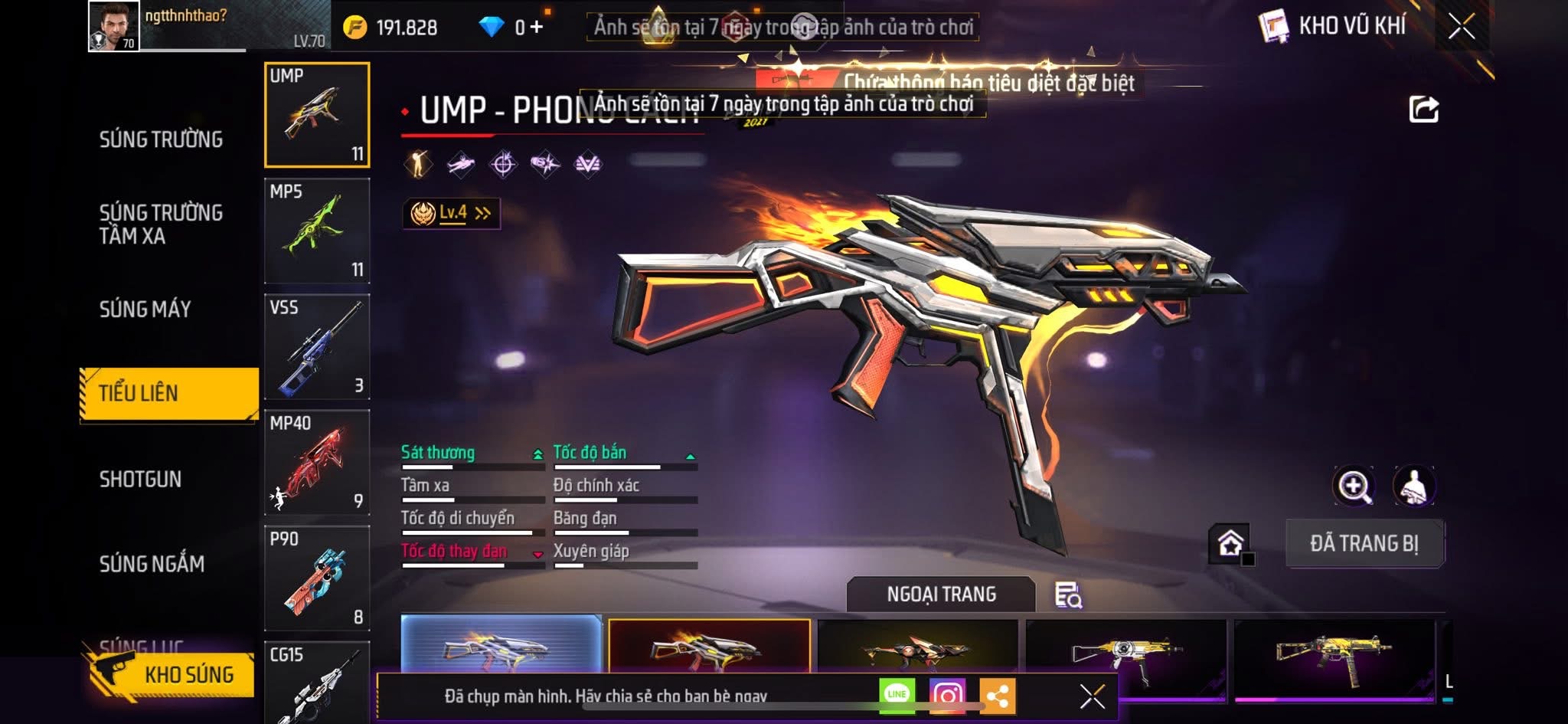Click the Đã Trang Bị equipped button

pos(1364,543)
